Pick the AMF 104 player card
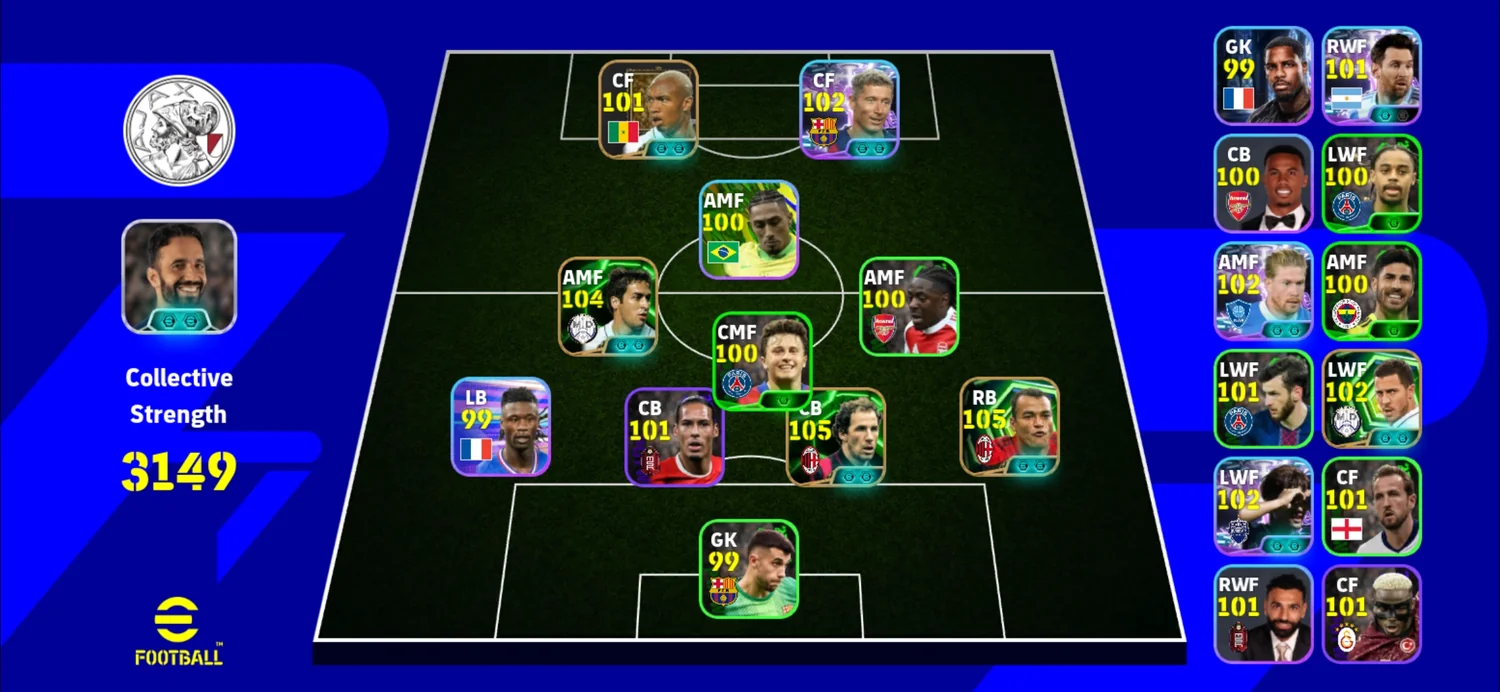This screenshot has height=692, width=1500. tap(608, 306)
